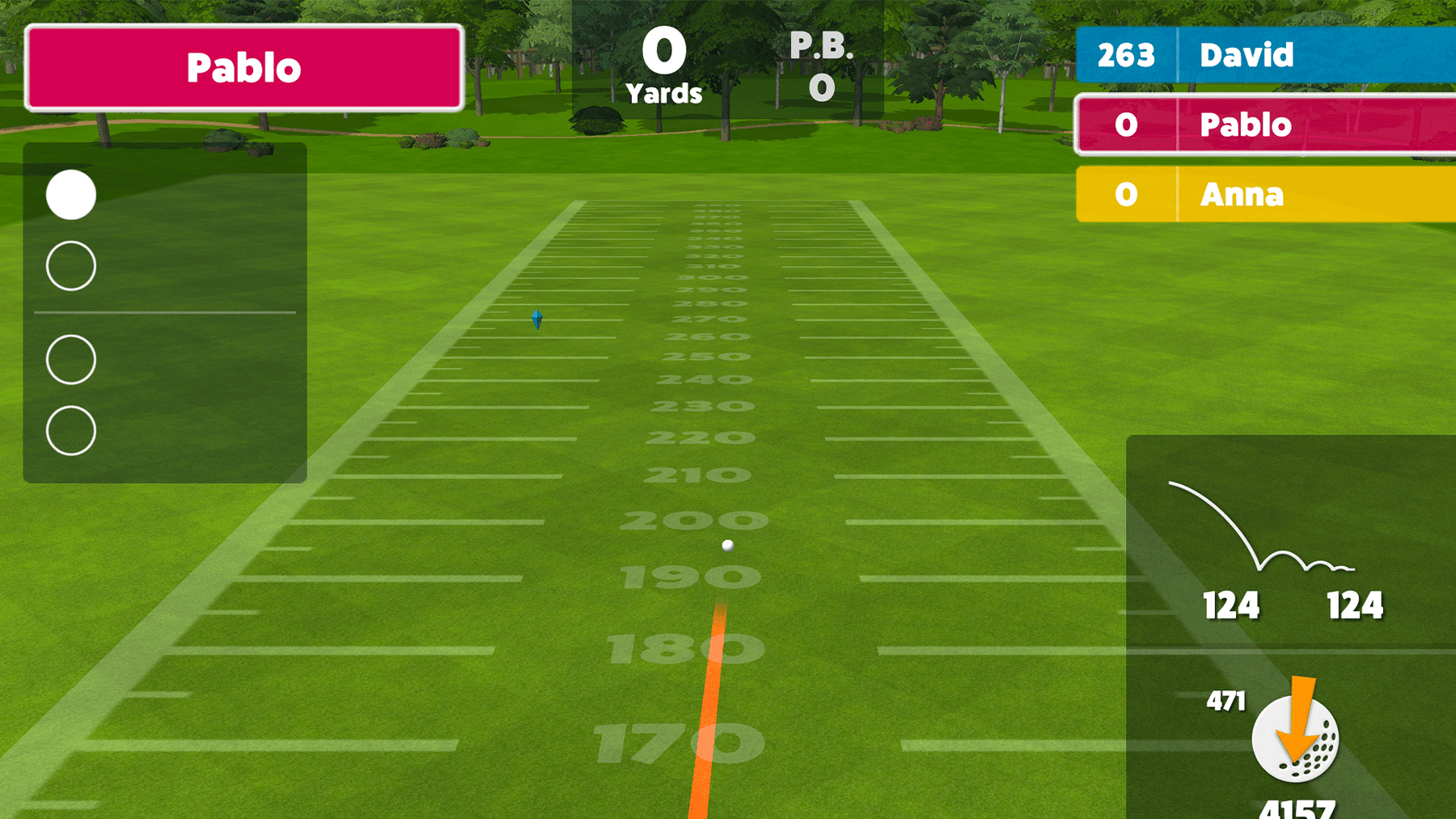Click the blue tee marker on the range

[535, 320]
